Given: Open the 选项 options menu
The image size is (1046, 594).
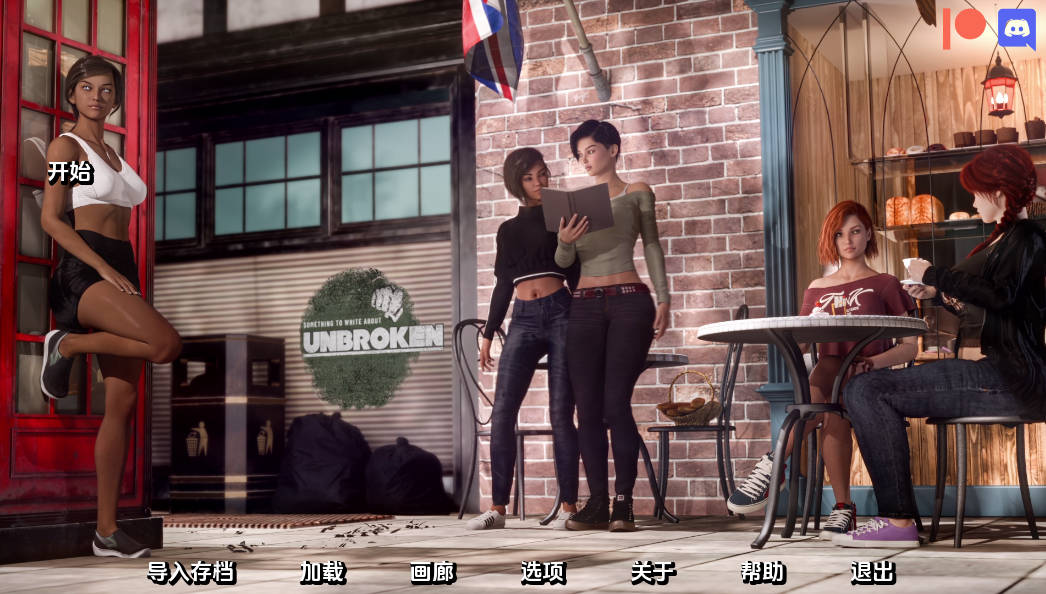Looking at the screenshot, I should [542, 572].
